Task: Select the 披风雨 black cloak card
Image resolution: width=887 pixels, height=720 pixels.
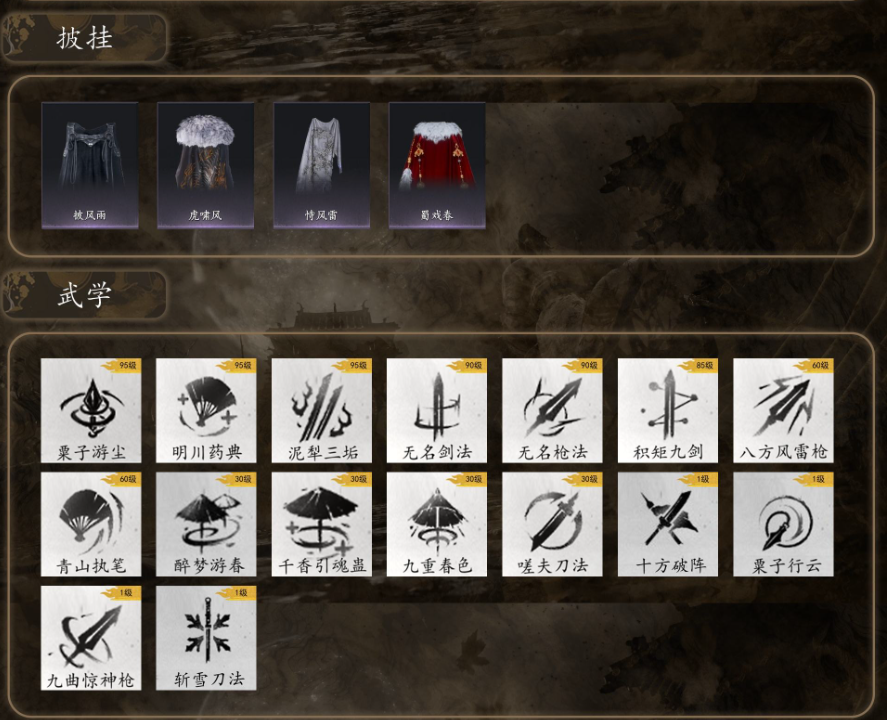Action: pyautogui.click(x=90, y=165)
